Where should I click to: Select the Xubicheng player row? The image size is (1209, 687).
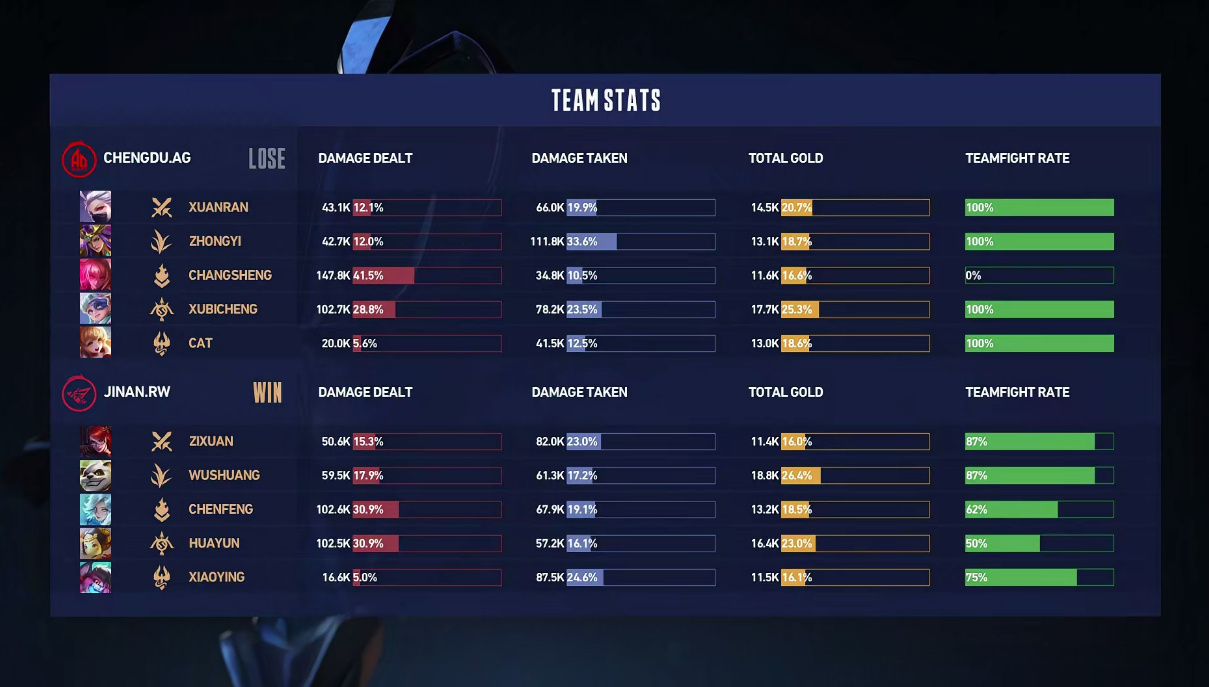(222, 309)
